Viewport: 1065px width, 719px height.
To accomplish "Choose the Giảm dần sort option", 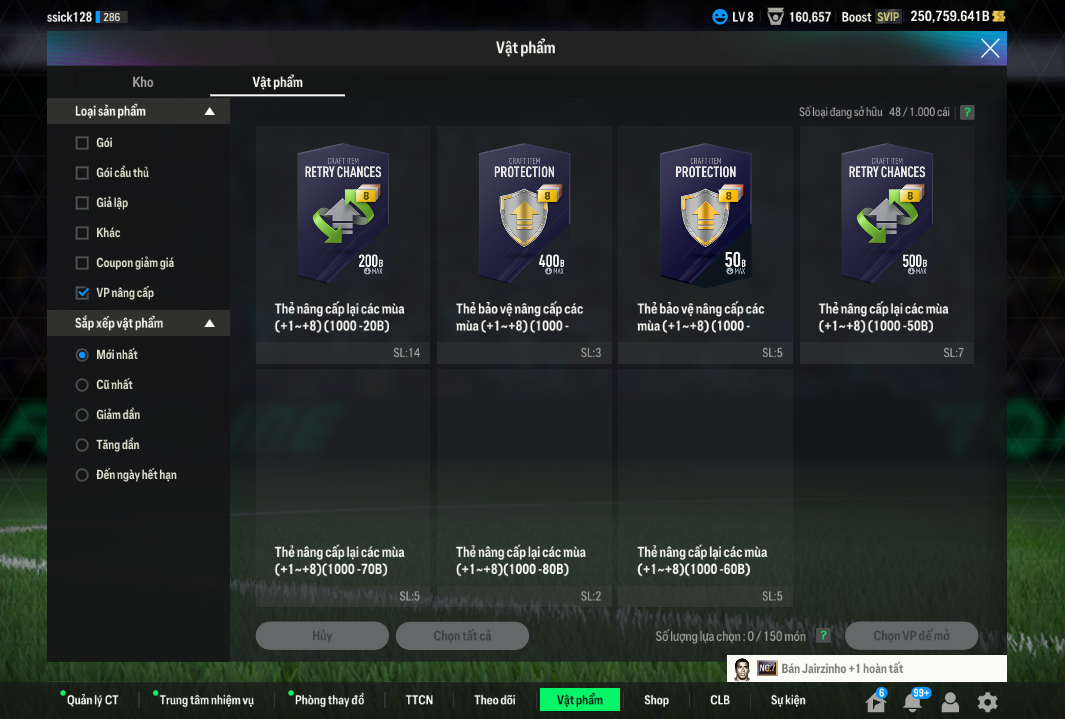I will pyautogui.click(x=82, y=415).
